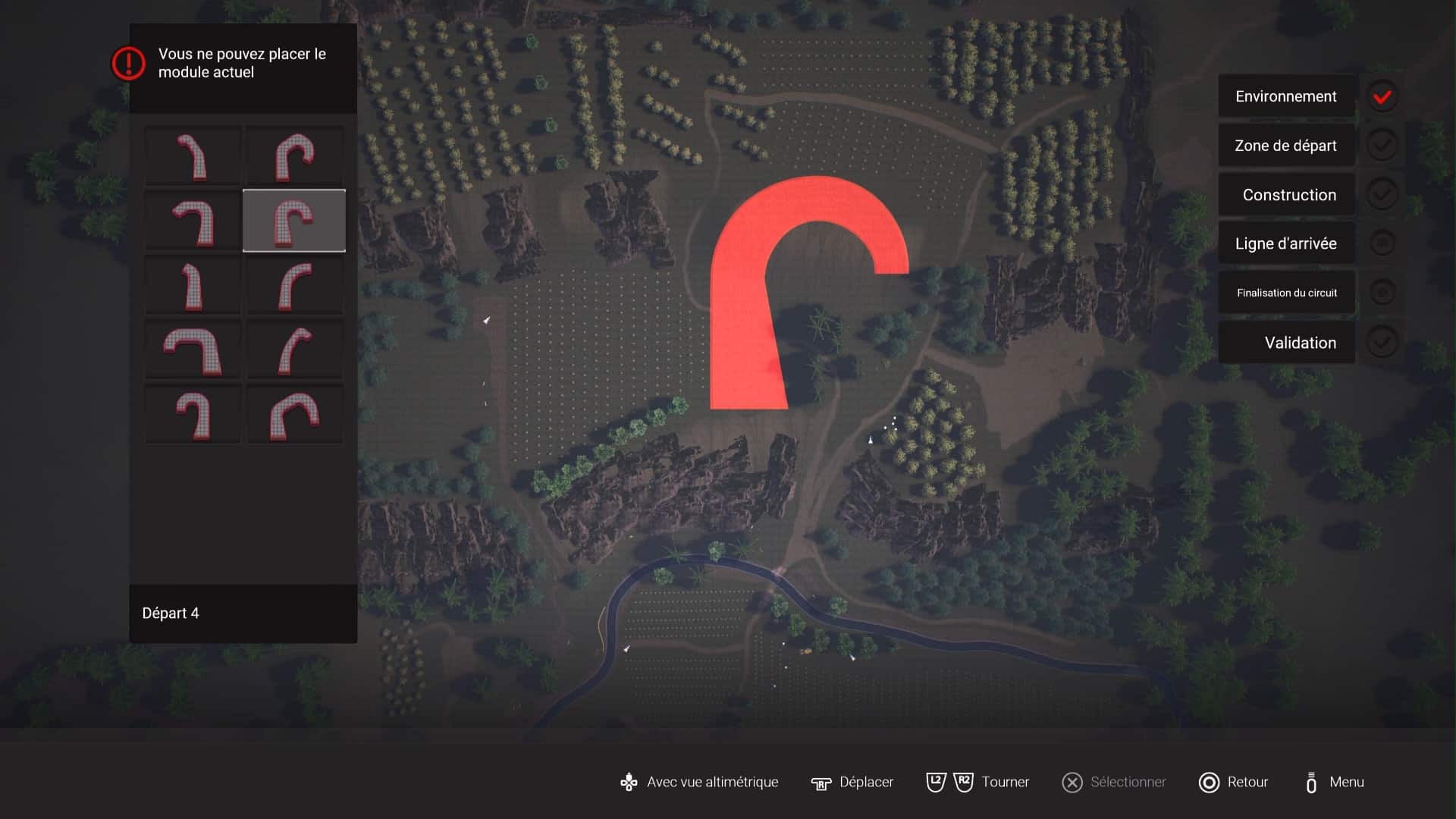Click the d-pad icon beside Avec vue altimétrique
The width and height of the screenshot is (1456, 819).
[628, 782]
